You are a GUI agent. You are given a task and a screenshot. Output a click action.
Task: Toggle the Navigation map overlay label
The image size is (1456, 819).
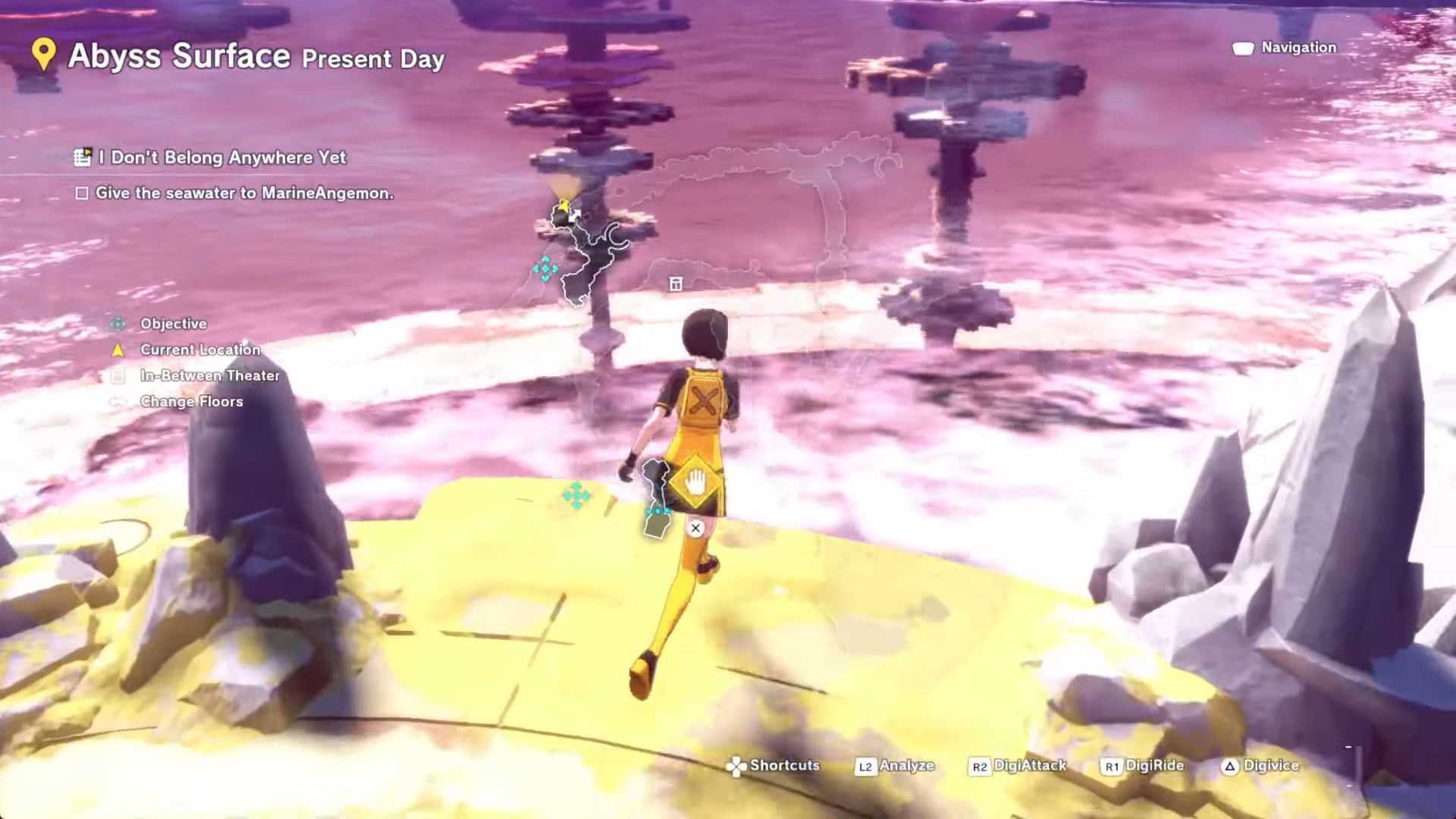click(x=1298, y=48)
